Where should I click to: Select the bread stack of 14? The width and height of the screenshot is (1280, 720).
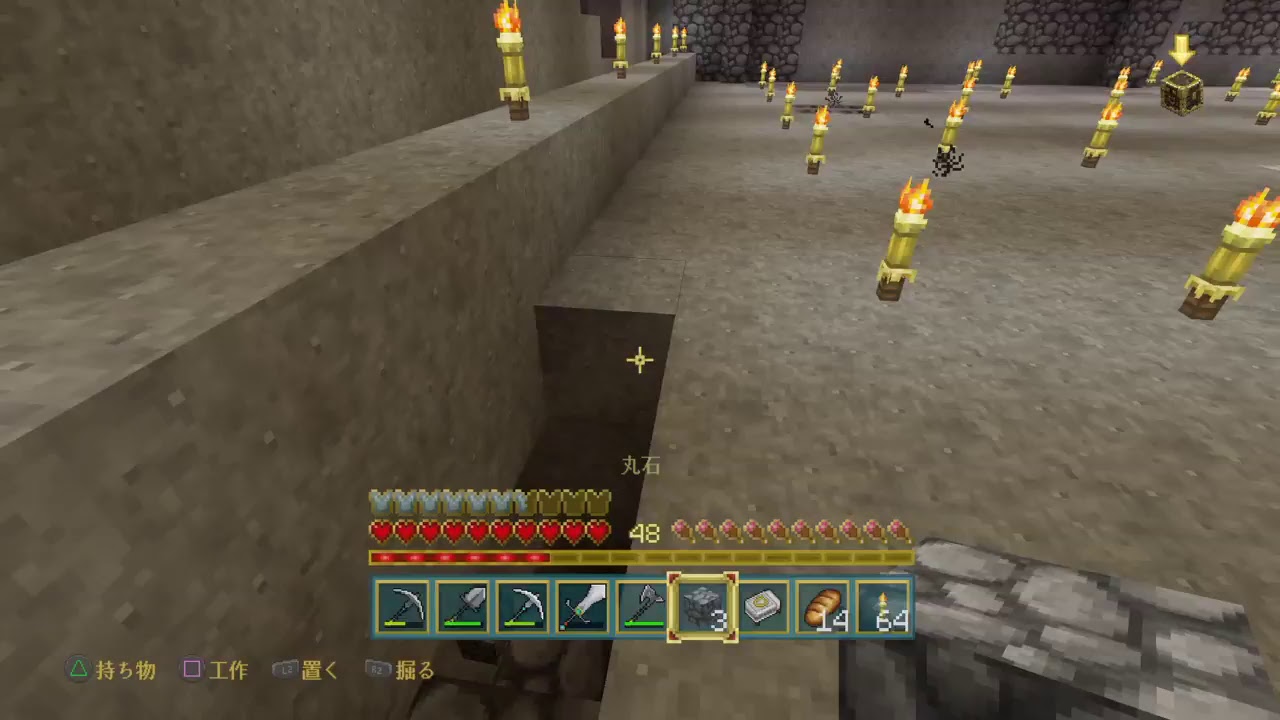824,605
